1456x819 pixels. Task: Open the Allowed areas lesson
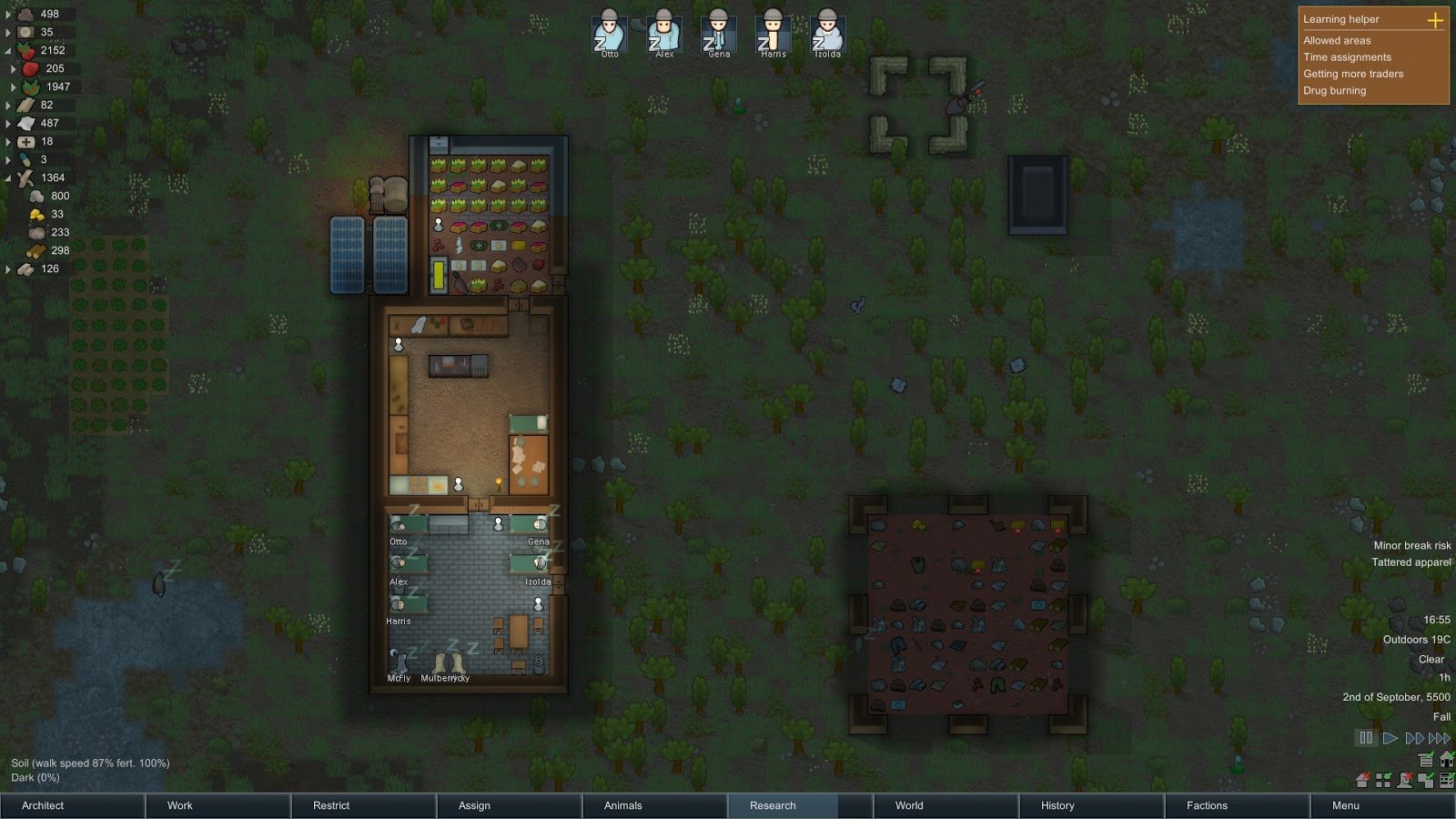click(1337, 40)
